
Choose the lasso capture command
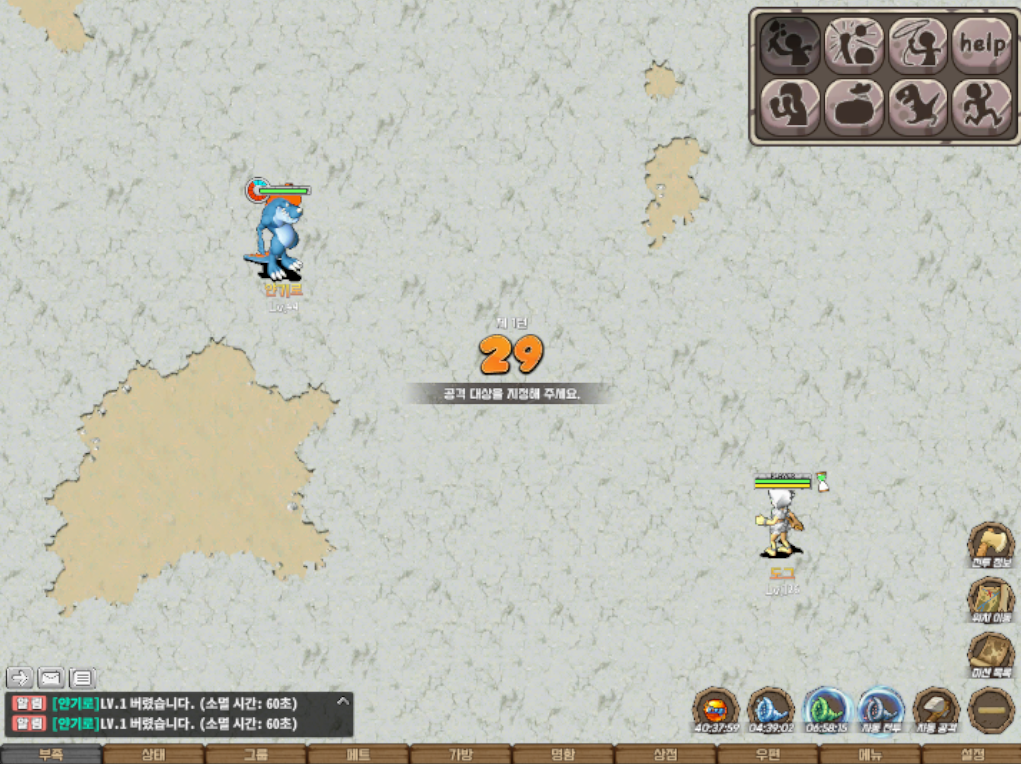917,44
